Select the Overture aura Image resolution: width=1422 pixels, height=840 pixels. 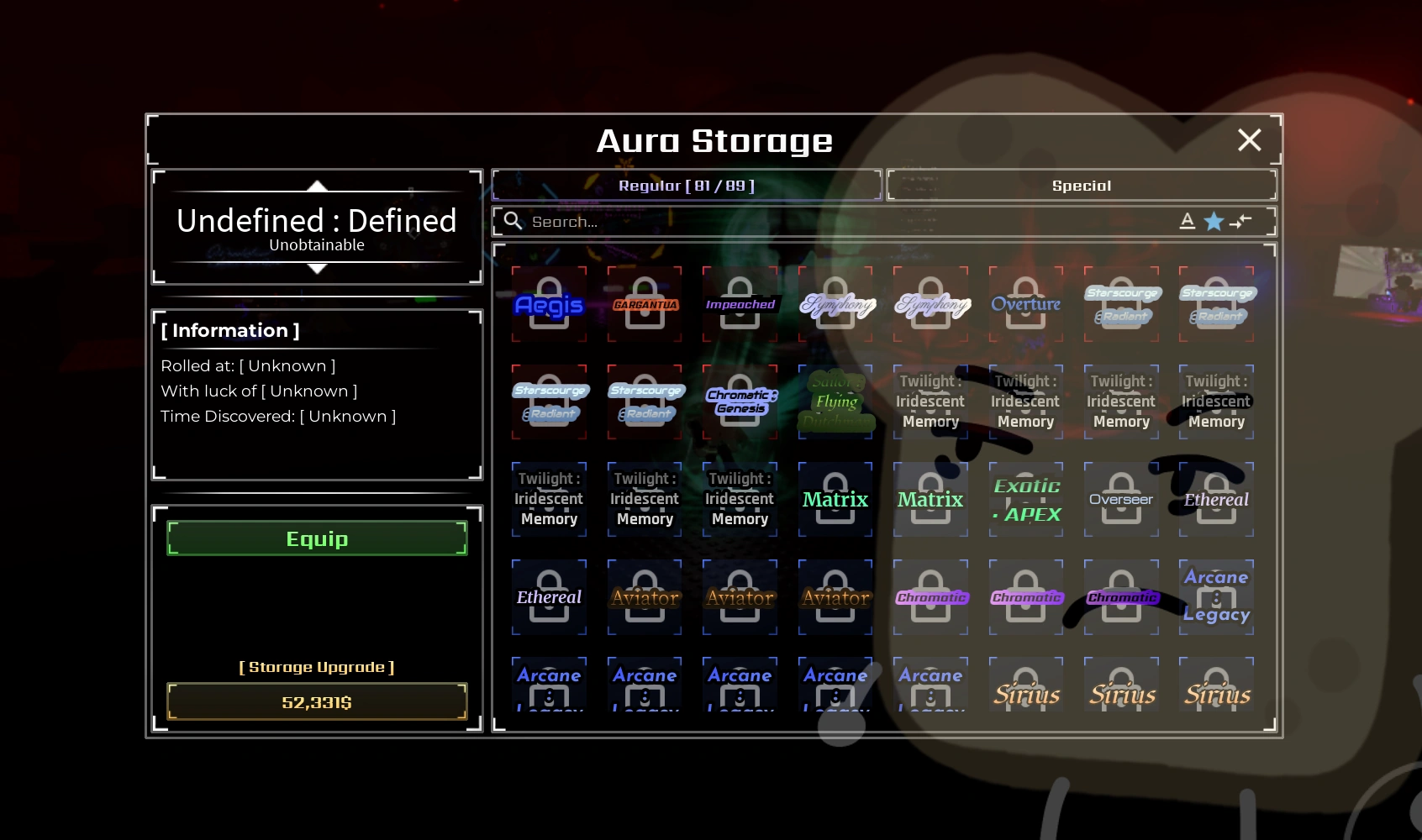(x=1026, y=304)
